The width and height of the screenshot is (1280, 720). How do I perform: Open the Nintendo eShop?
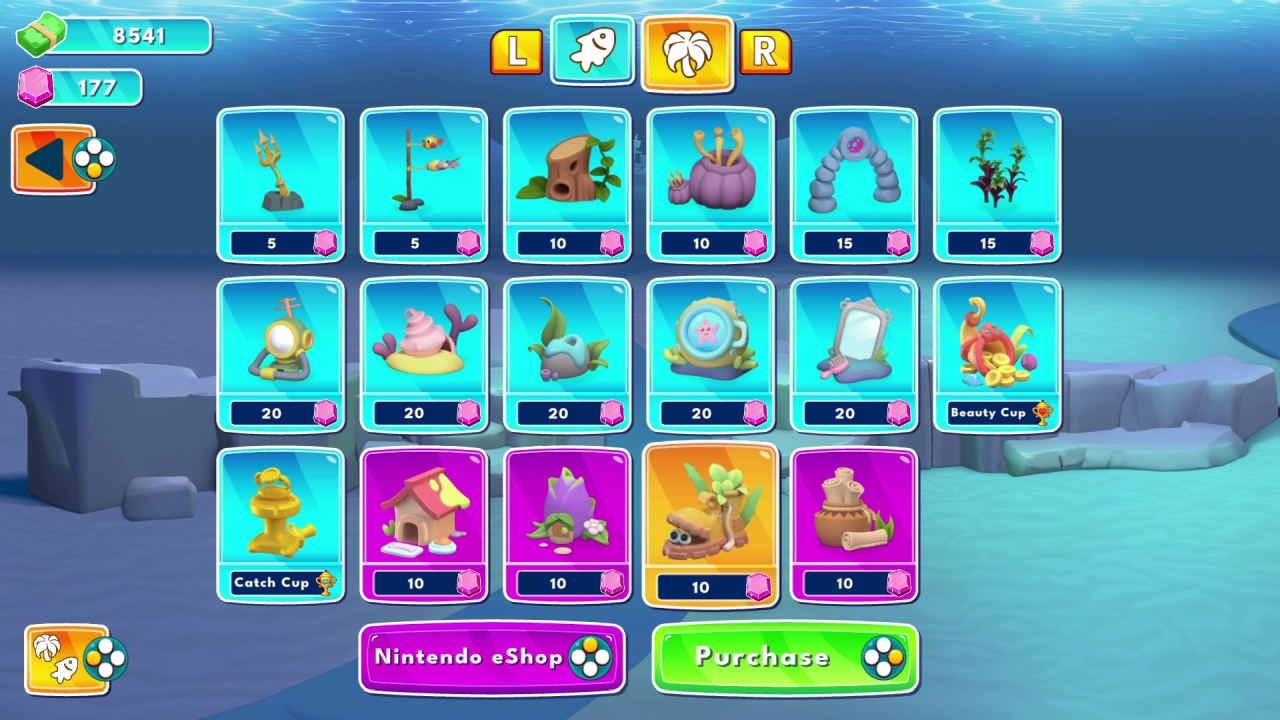tap(491, 658)
